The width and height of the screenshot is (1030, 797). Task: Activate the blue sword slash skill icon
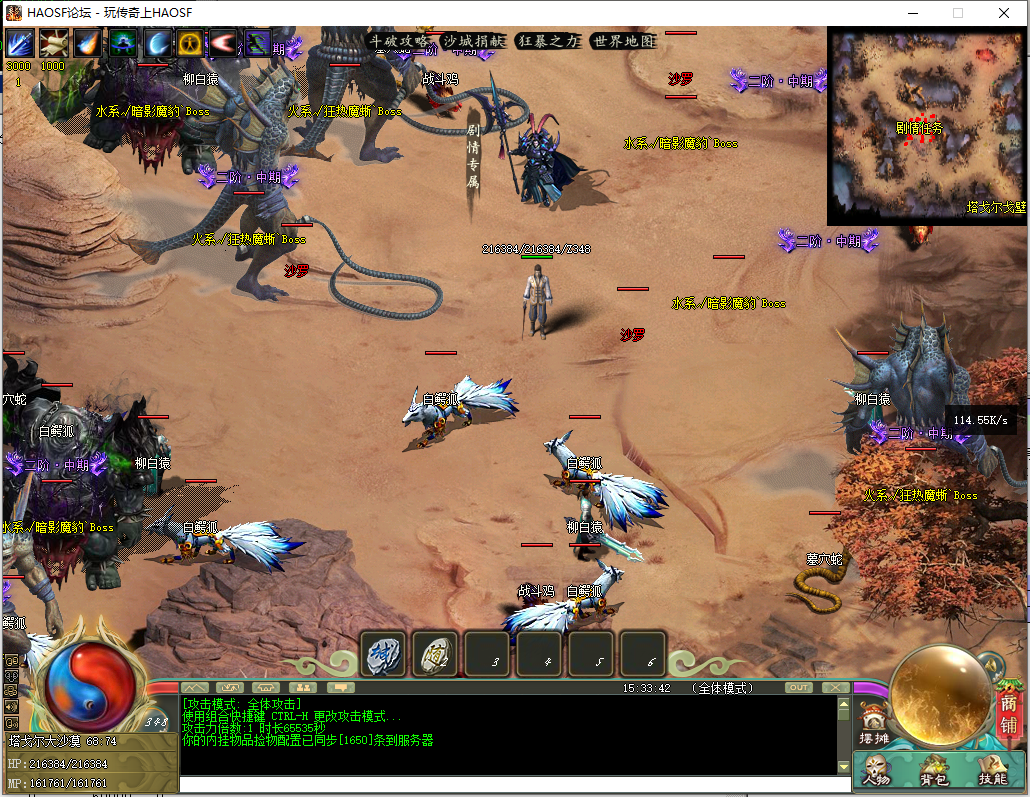click(20, 43)
